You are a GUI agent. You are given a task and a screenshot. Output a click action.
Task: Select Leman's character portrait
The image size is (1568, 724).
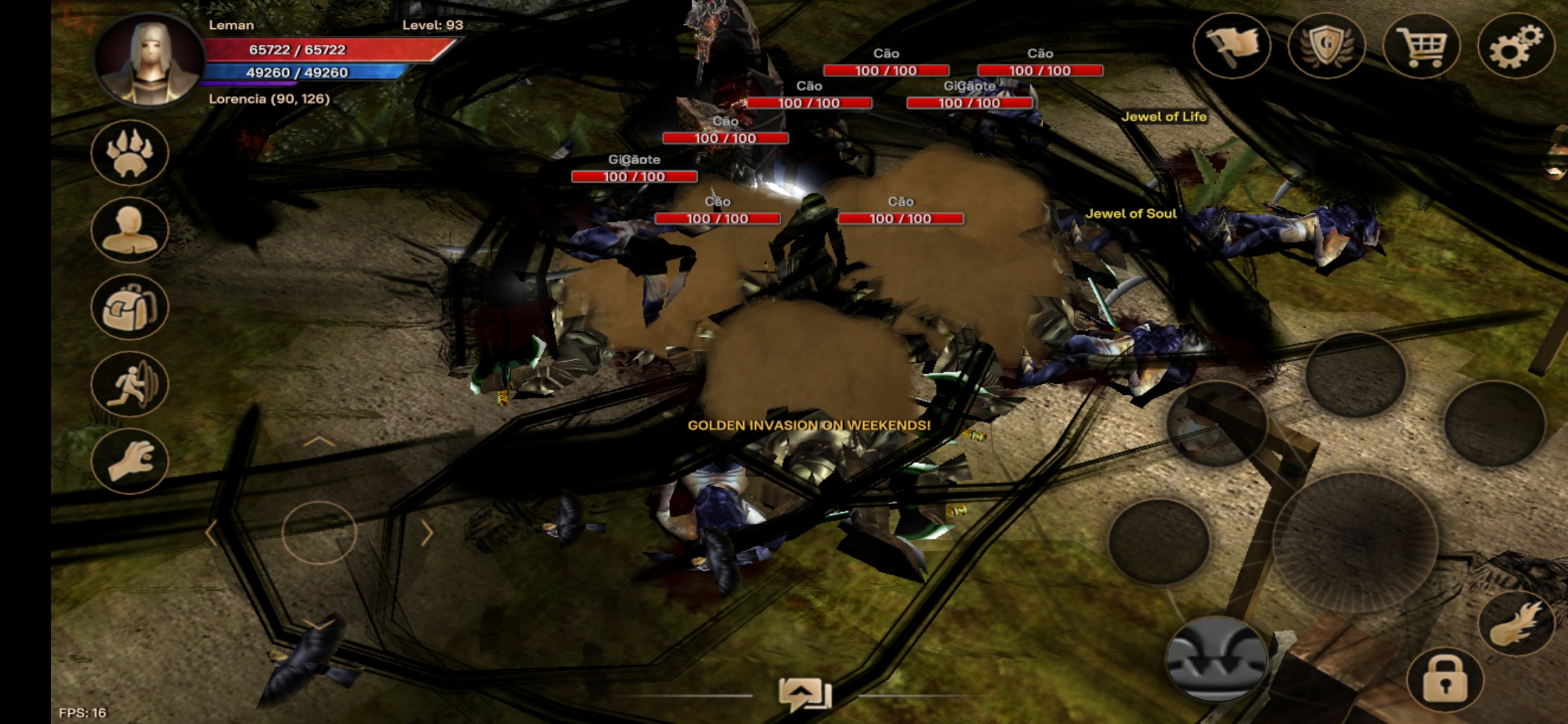coord(150,60)
